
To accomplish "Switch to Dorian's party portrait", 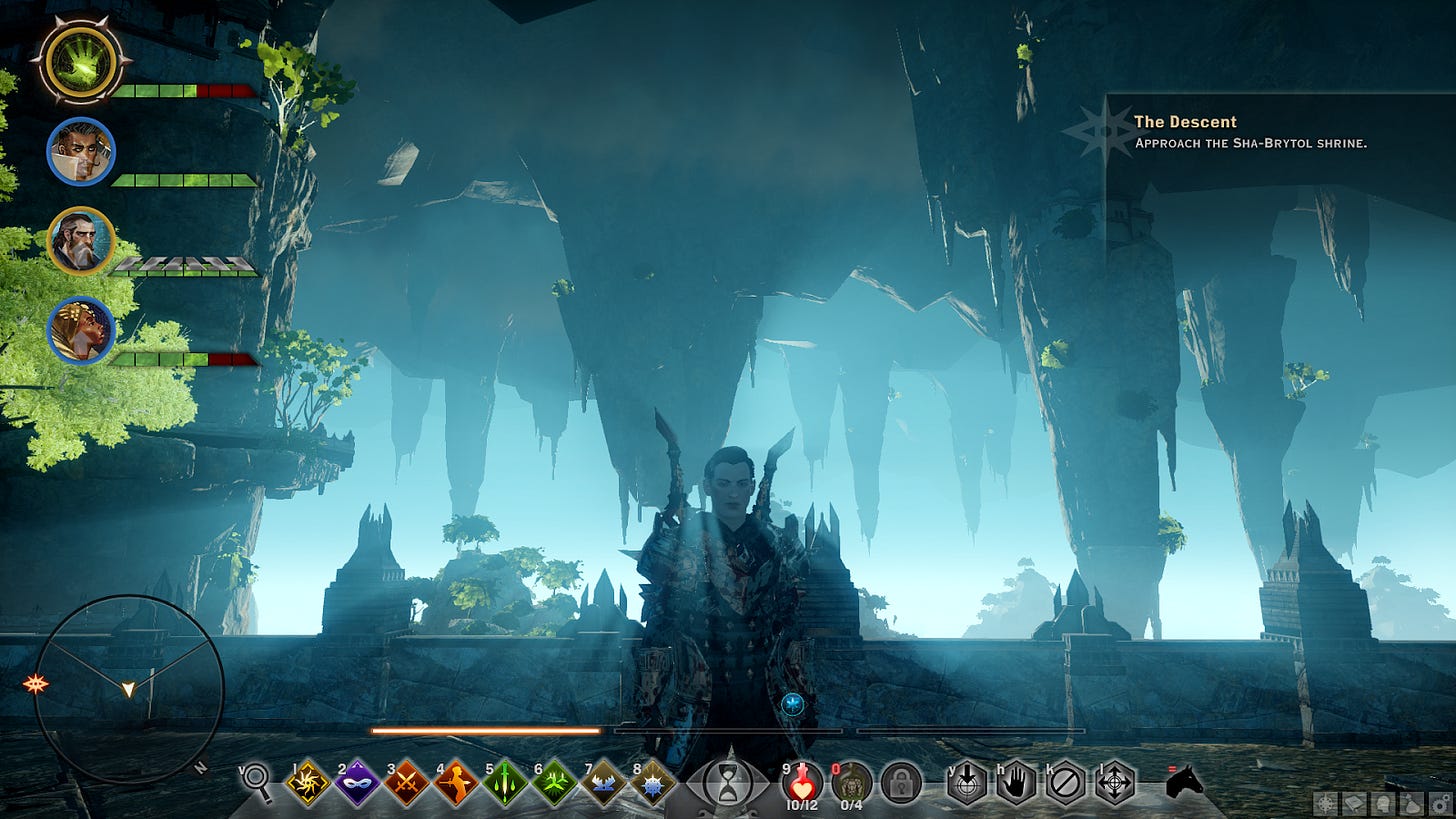I will (x=81, y=152).
